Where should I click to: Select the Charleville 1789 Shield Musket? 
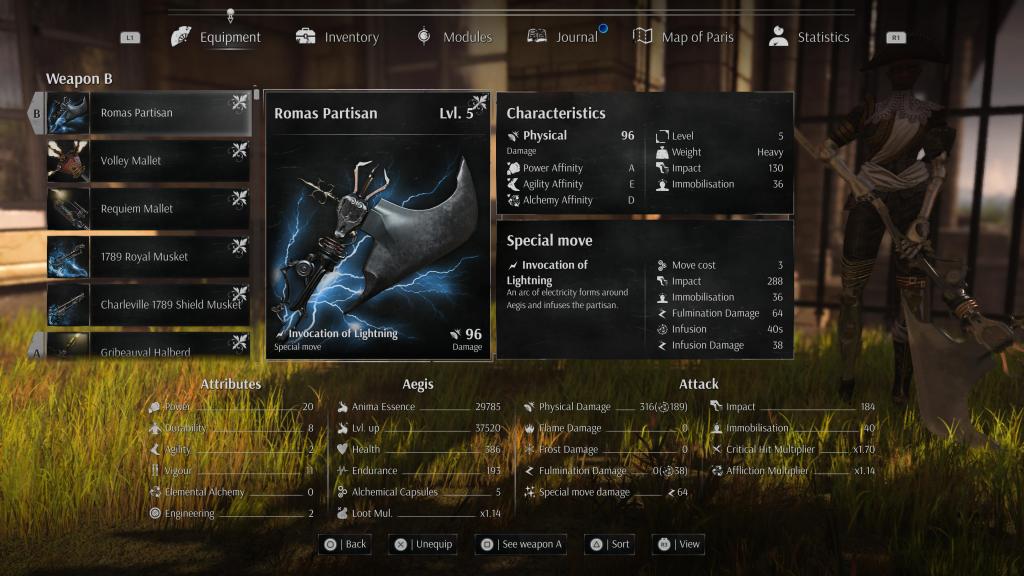pyautogui.click(x=148, y=305)
